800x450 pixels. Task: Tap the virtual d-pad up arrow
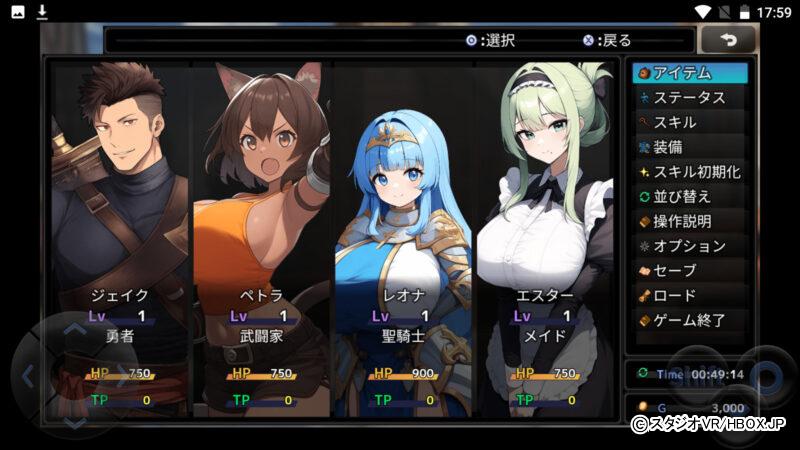coord(75,329)
